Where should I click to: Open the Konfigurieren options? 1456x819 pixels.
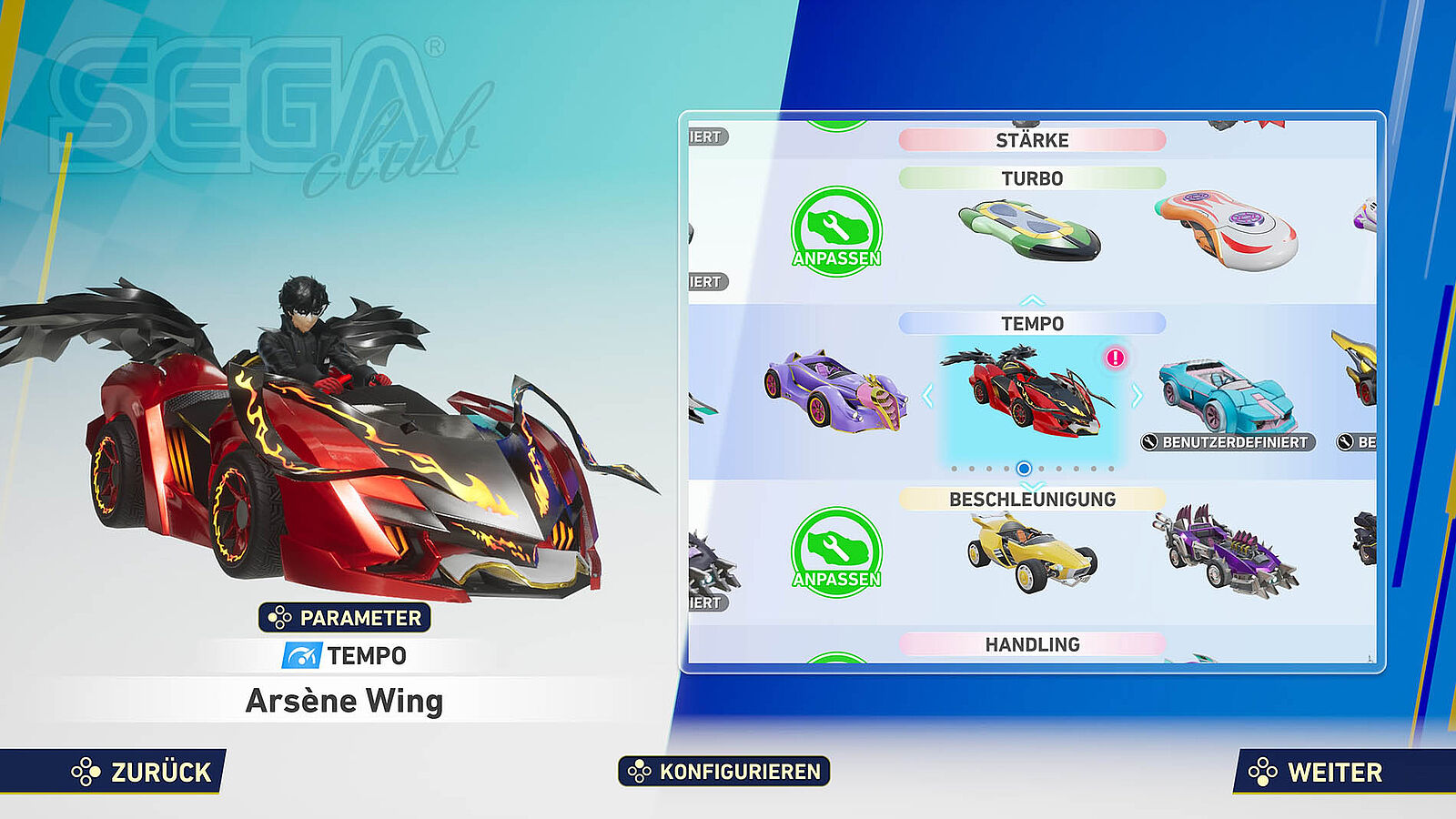[724, 772]
